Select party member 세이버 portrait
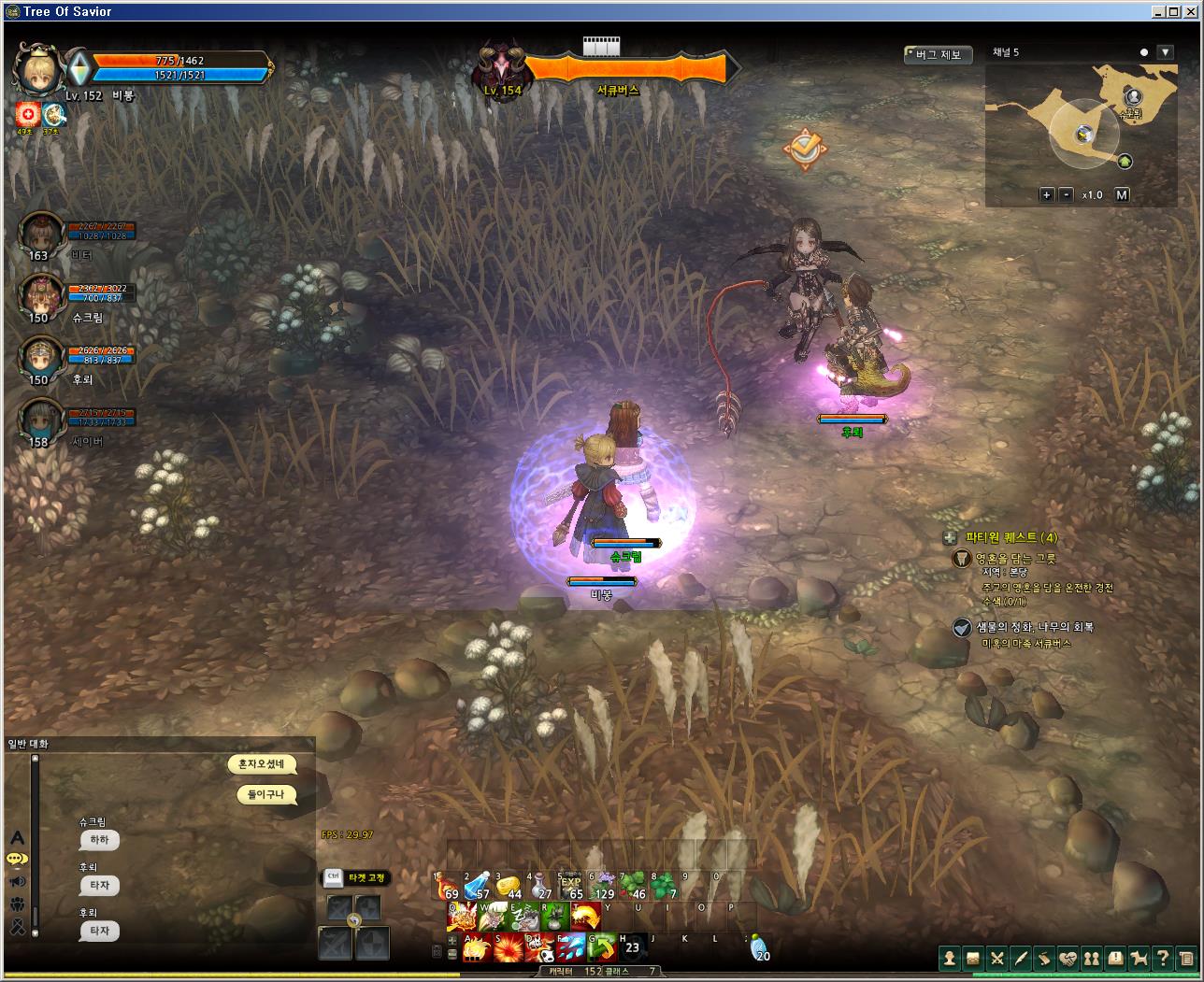Image resolution: width=1204 pixels, height=982 pixels. tap(39, 420)
